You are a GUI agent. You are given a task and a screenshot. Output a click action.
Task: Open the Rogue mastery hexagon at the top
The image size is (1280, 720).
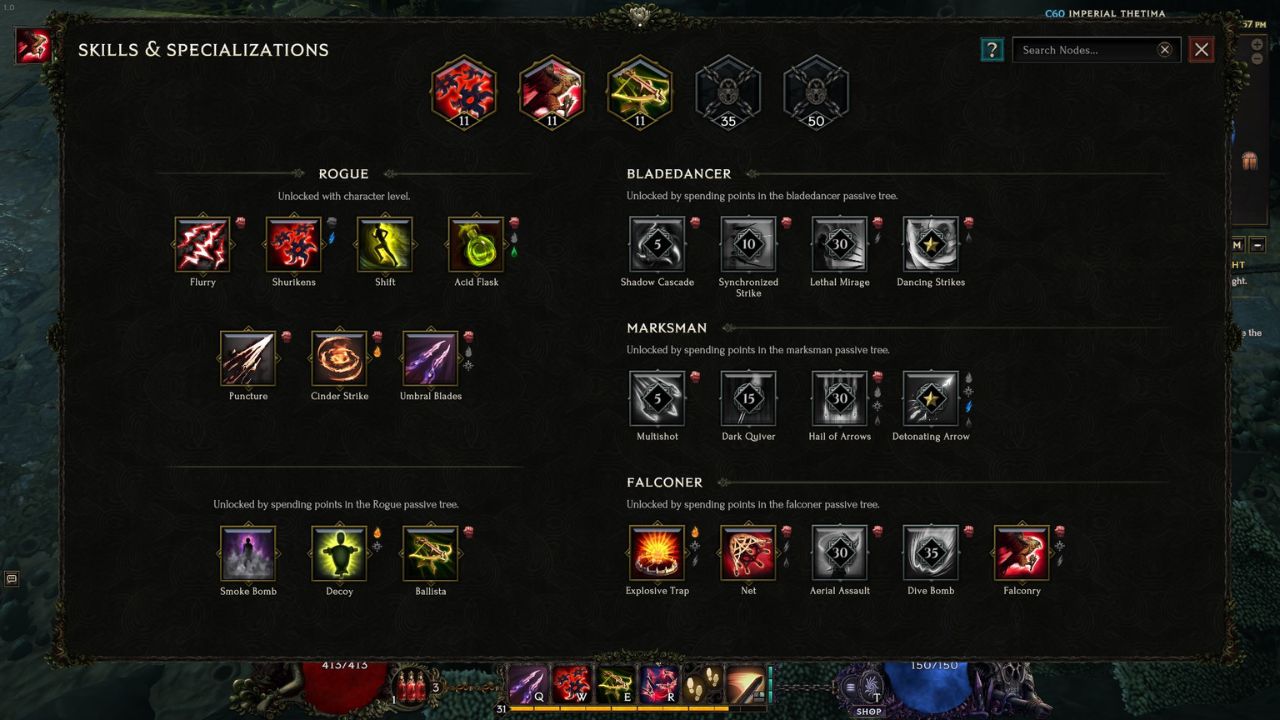point(463,93)
